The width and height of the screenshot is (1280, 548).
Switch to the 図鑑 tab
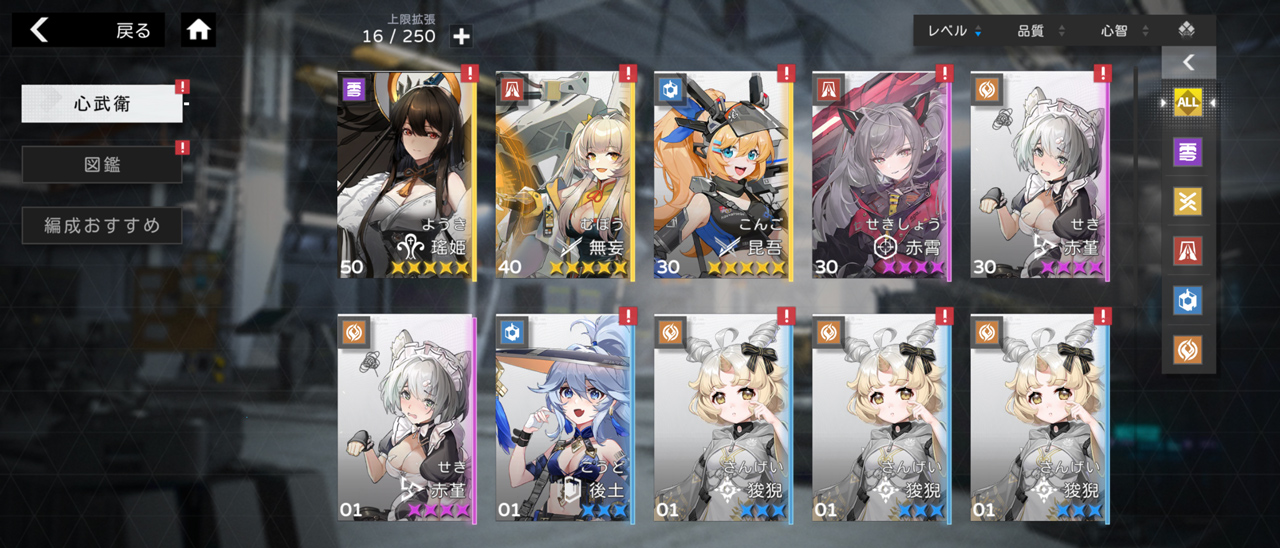click(102, 165)
